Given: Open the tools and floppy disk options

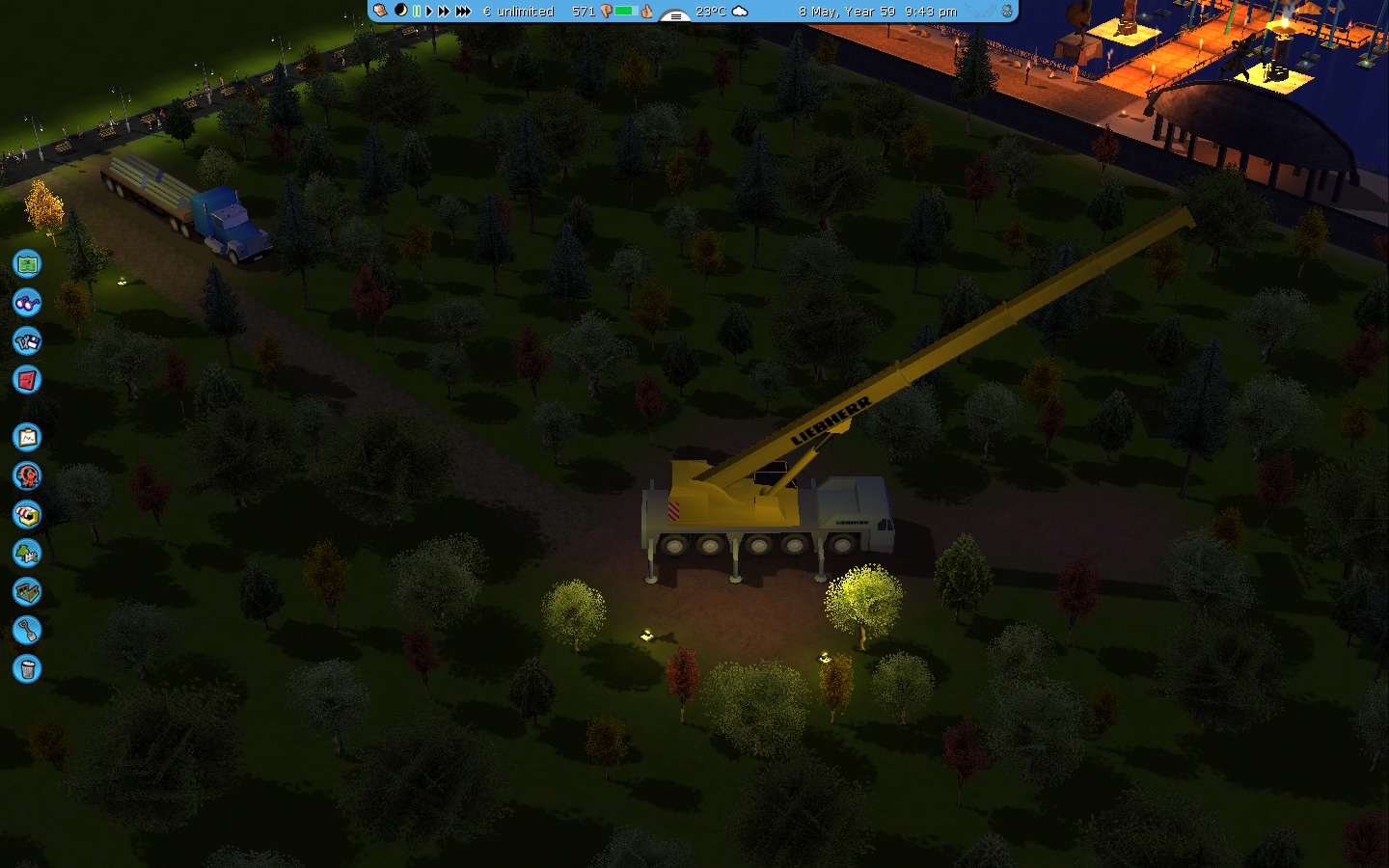Looking at the screenshot, I should [27, 340].
